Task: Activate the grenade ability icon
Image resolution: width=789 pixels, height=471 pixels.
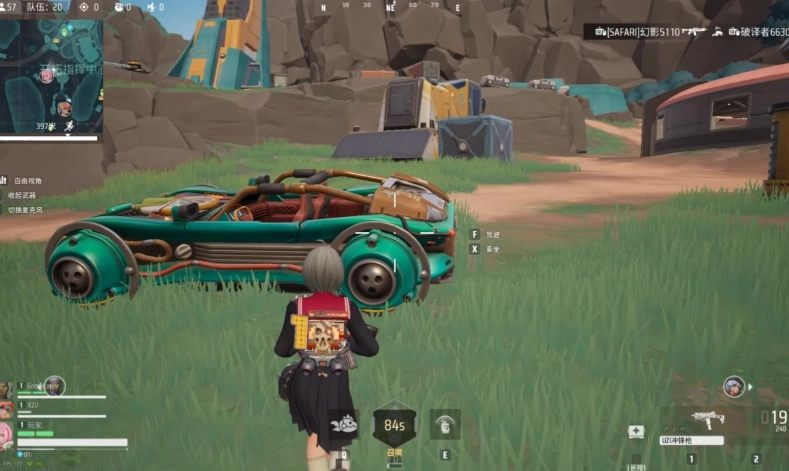Action: click(x=445, y=424)
